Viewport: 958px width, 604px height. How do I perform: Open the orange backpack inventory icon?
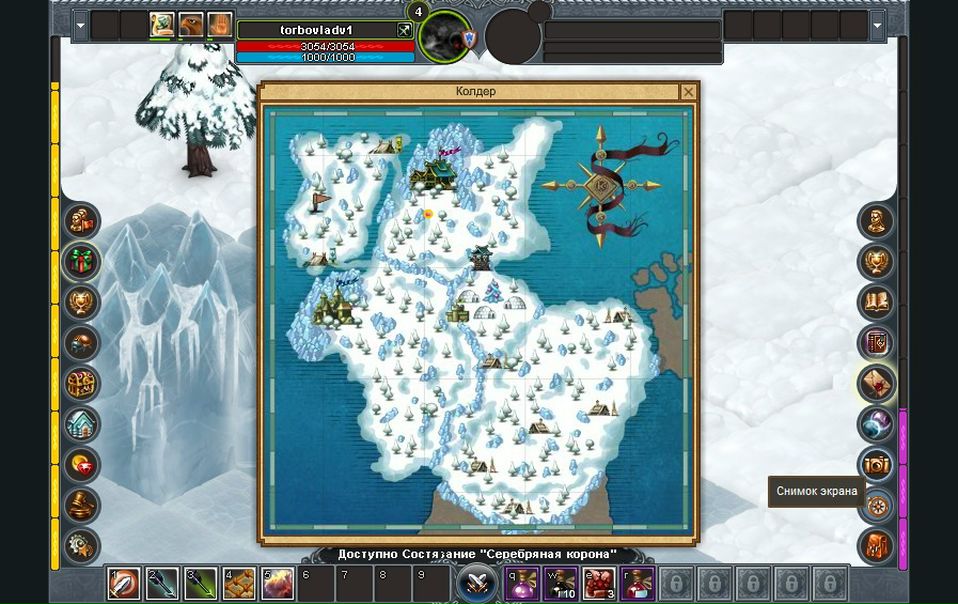(876, 546)
